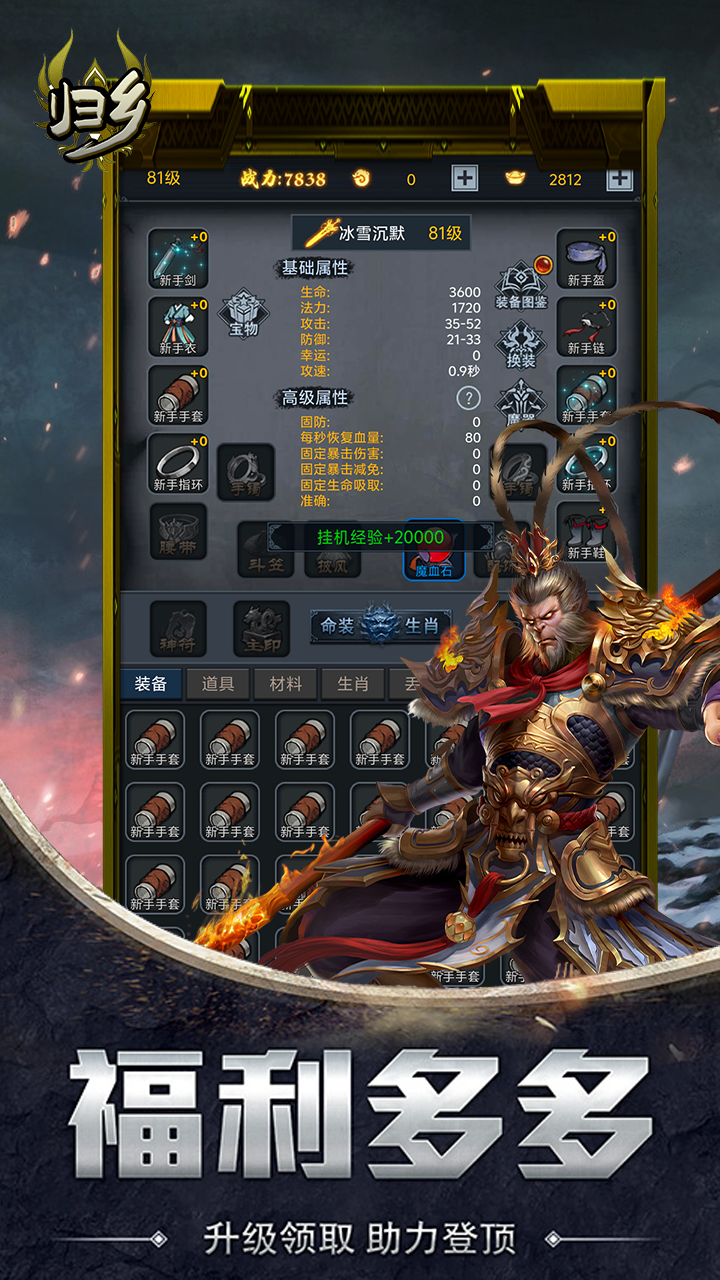
Task: Switch to the 生肖 inventory tab
Action: tap(352, 684)
